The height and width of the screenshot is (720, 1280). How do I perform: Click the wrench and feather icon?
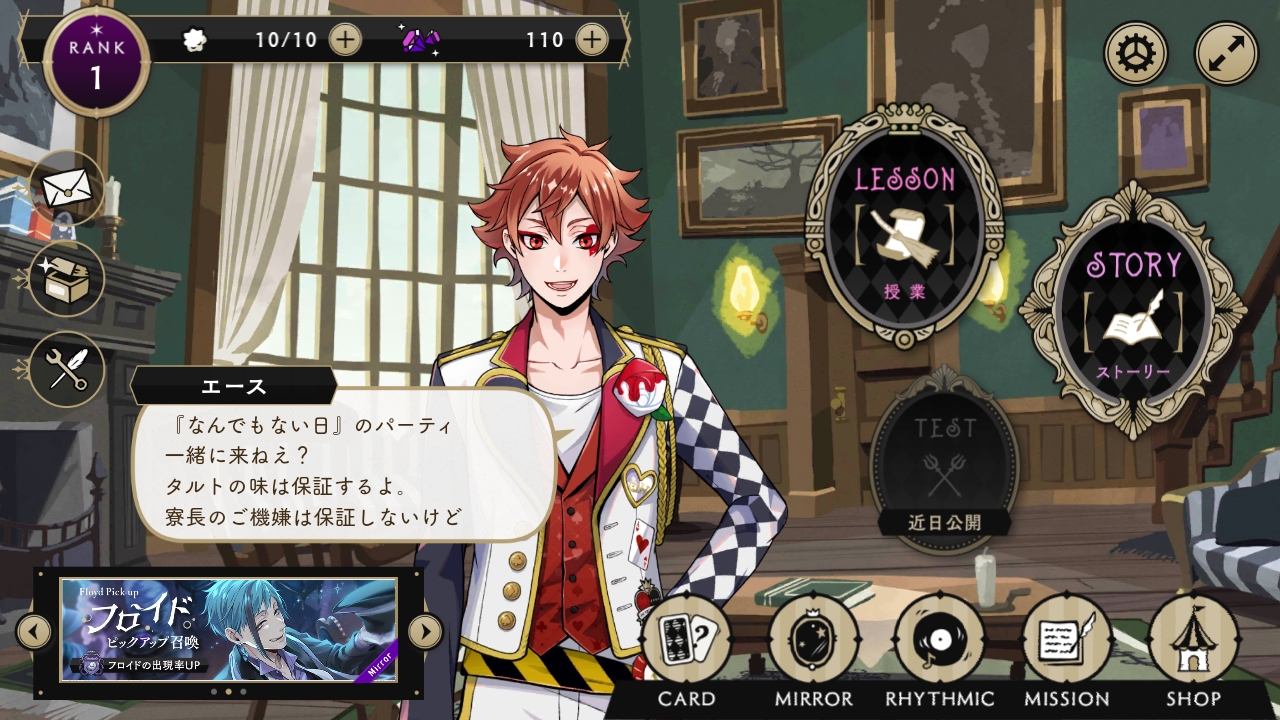[x=67, y=369]
